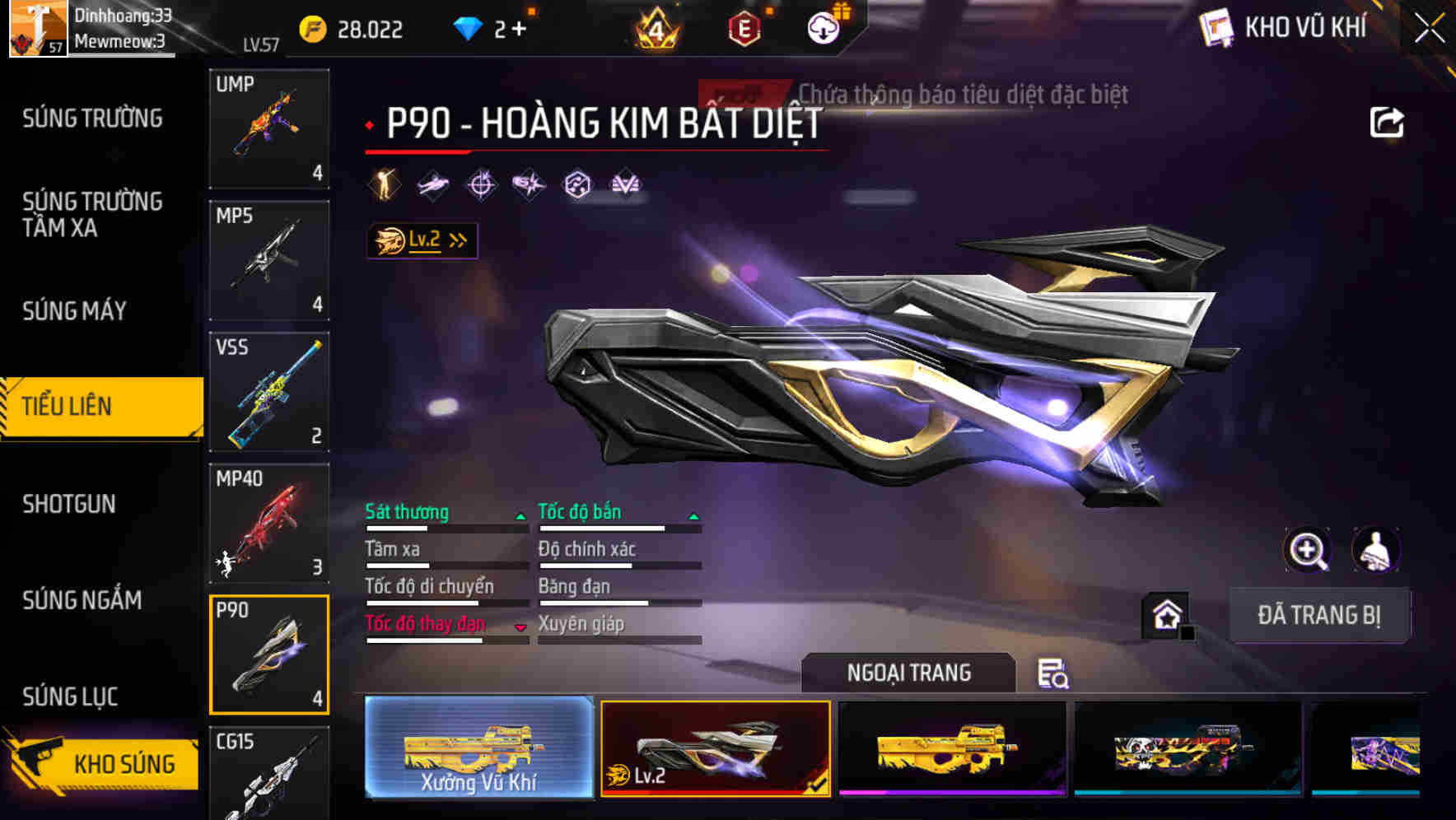Expand the Lv.2 weapon level details
1456x820 pixels.
point(420,240)
